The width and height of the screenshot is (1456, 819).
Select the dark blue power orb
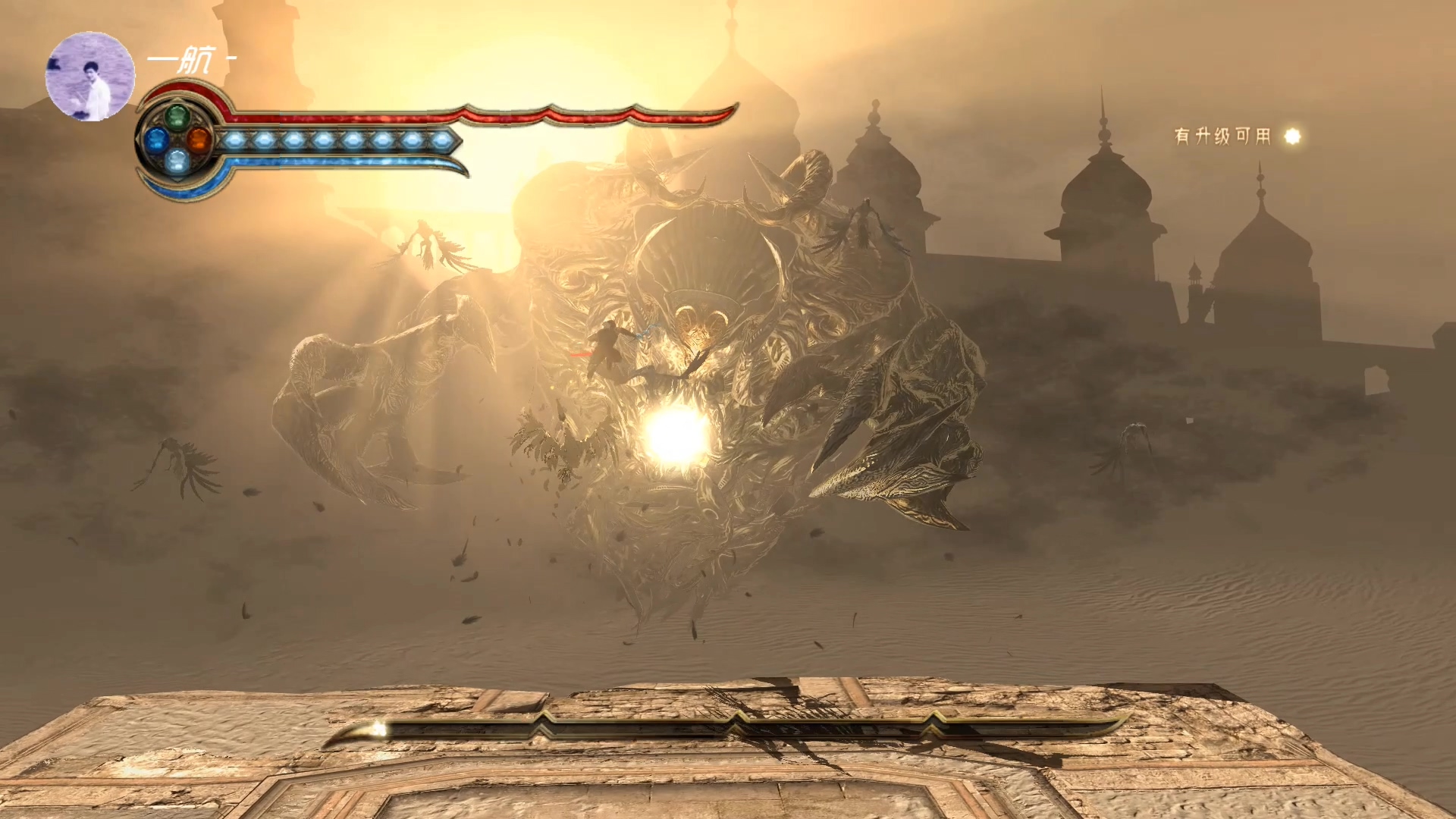pos(156,139)
